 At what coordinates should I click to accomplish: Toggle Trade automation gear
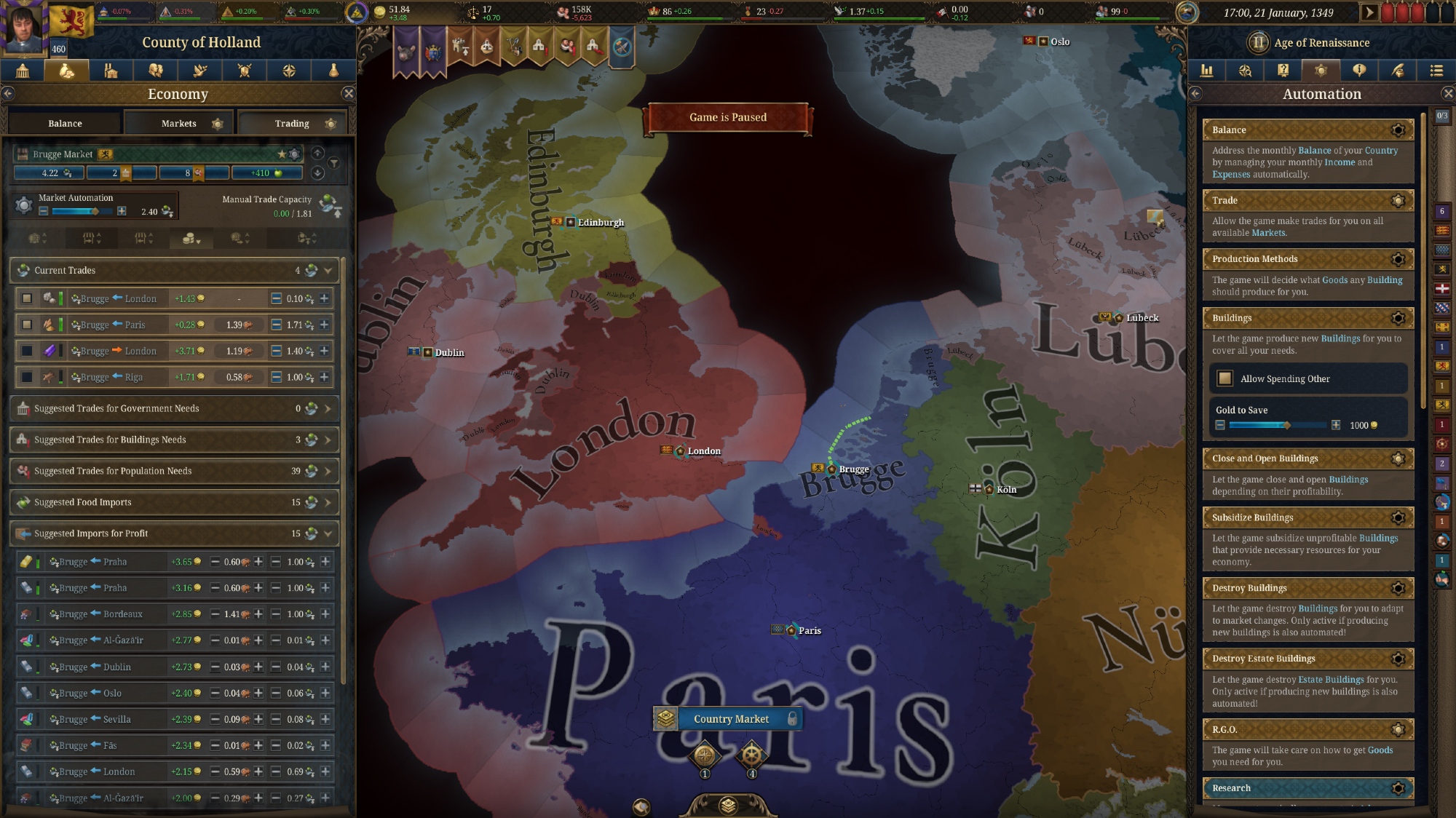pos(1398,201)
